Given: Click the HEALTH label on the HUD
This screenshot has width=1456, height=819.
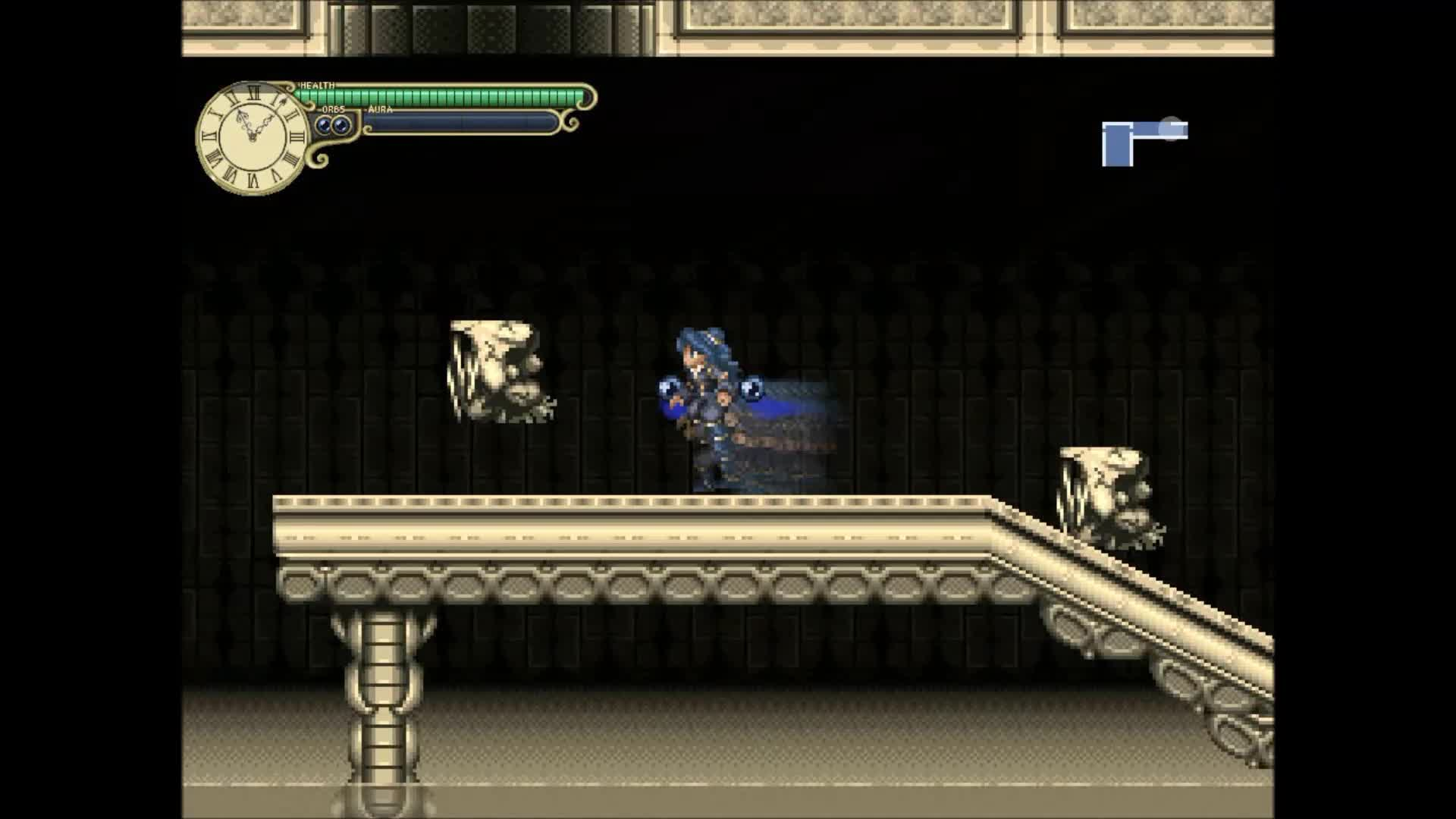Looking at the screenshot, I should click(x=318, y=84).
